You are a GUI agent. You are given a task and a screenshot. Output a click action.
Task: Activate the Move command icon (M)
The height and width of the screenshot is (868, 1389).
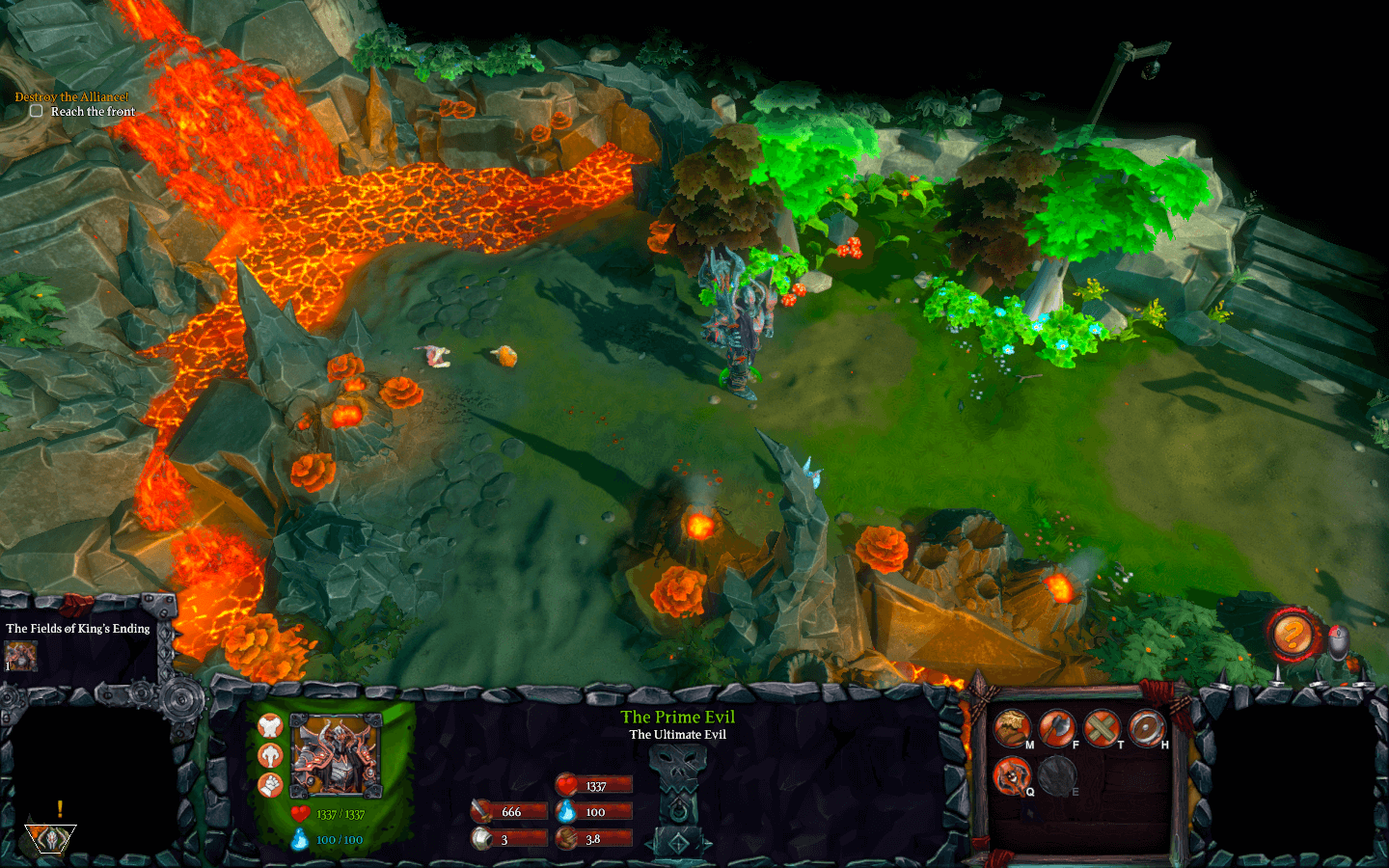[x=1012, y=728]
